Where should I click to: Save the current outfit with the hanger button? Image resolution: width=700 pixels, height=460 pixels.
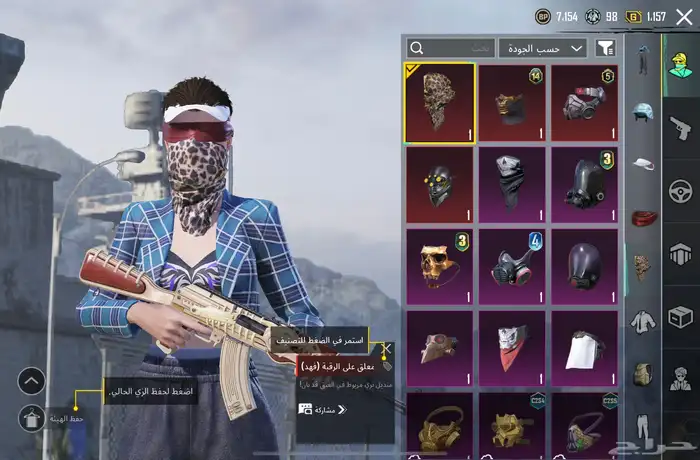[32, 418]
